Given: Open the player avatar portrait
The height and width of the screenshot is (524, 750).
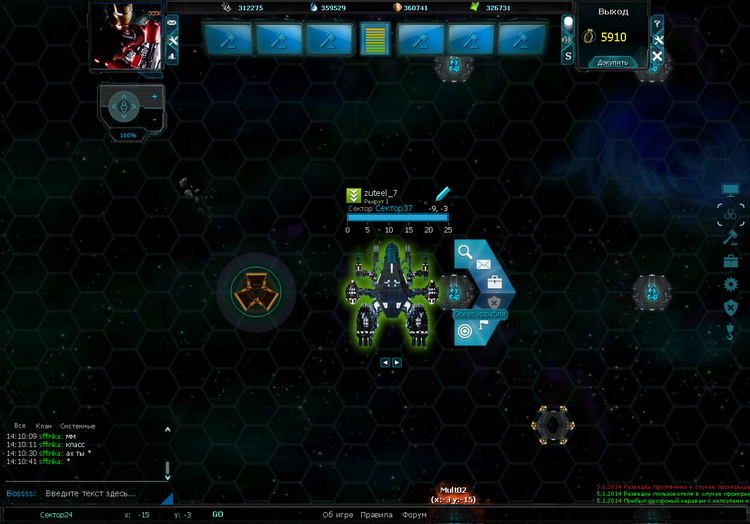Looking at the screenshot, I should (126, 36).
